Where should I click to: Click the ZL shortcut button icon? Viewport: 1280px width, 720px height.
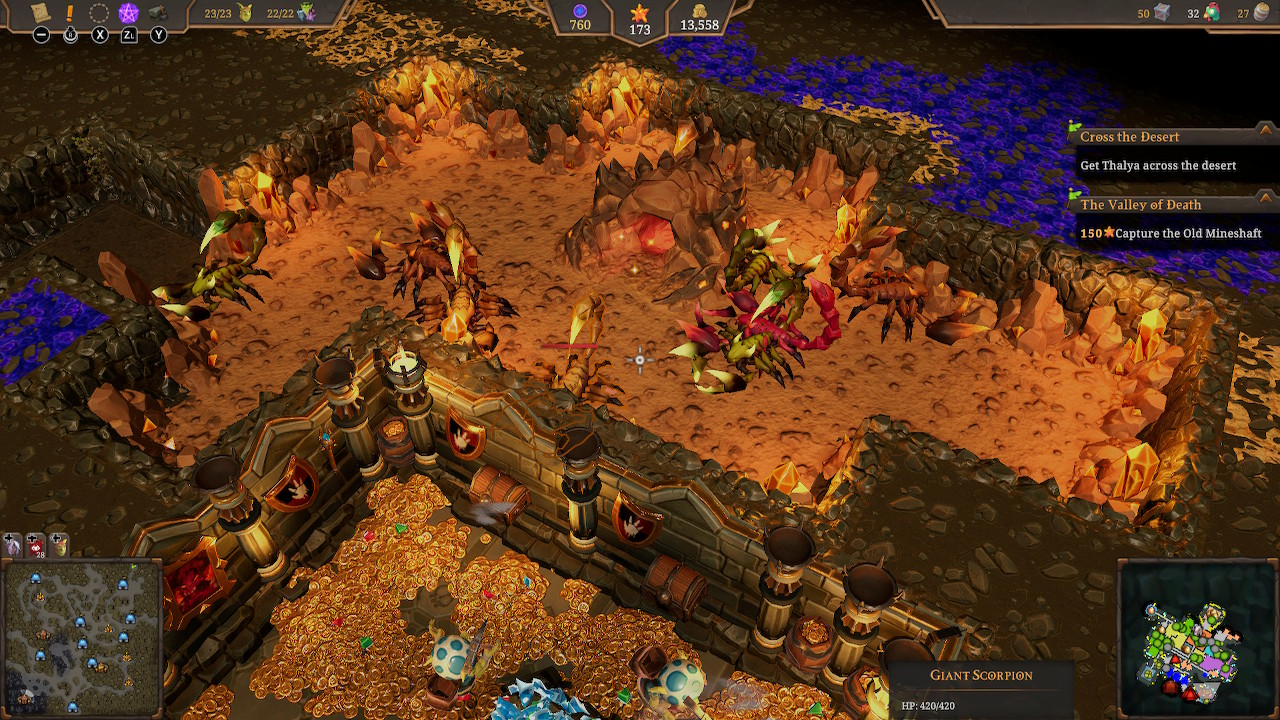[128, 36]
